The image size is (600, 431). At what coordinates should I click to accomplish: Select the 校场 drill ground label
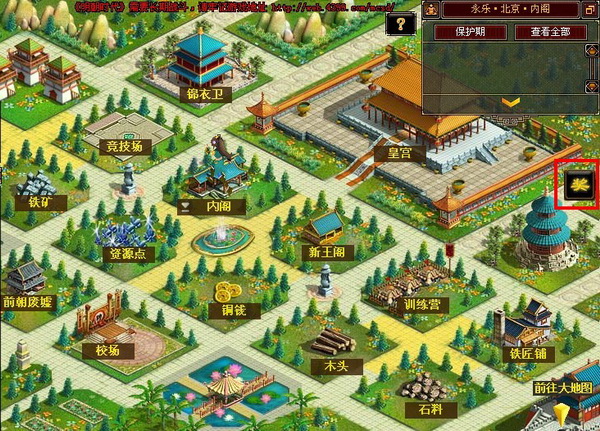[109, 351]
